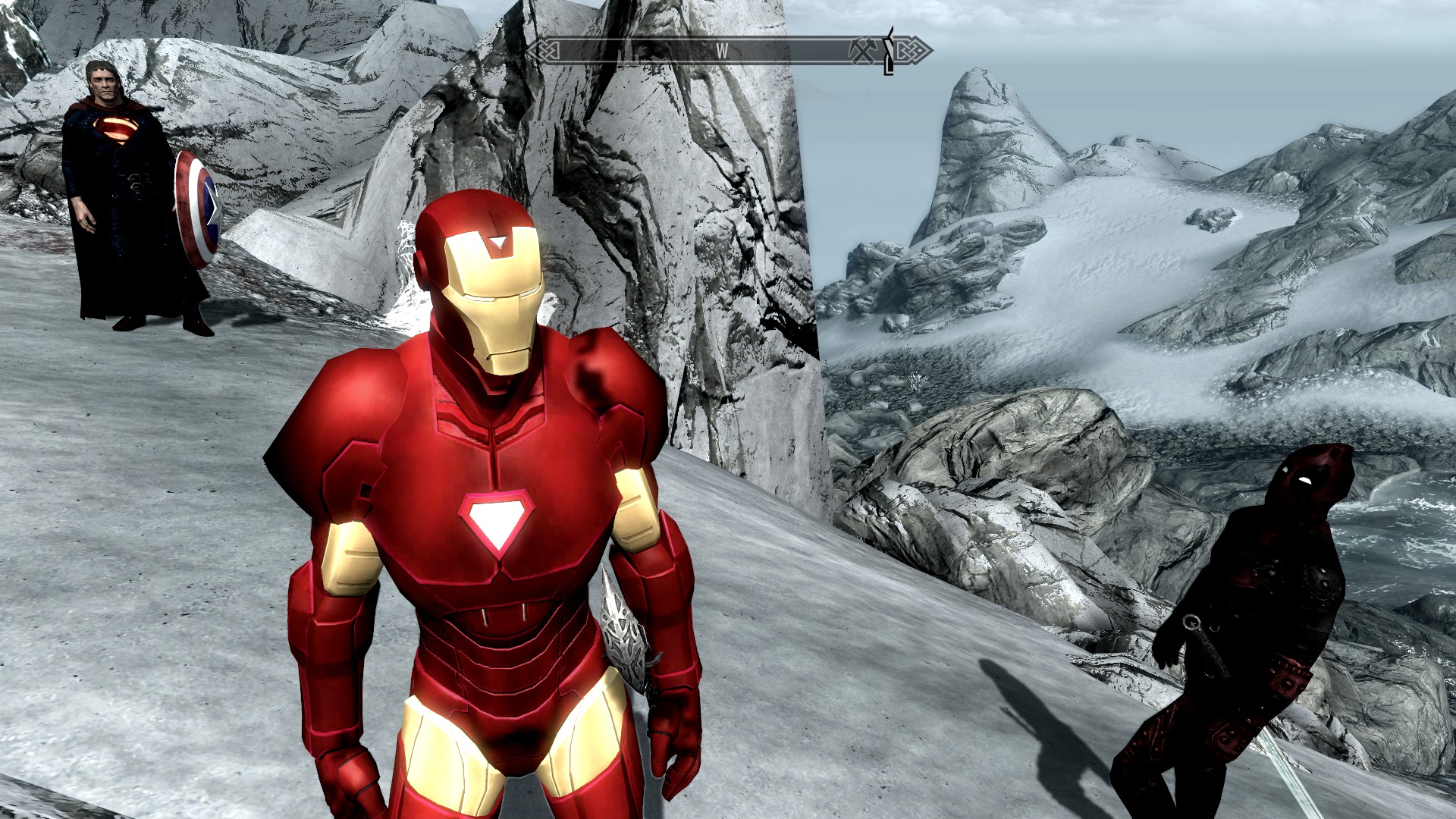Click the tall location marker at compass edge

pos(889,51)
